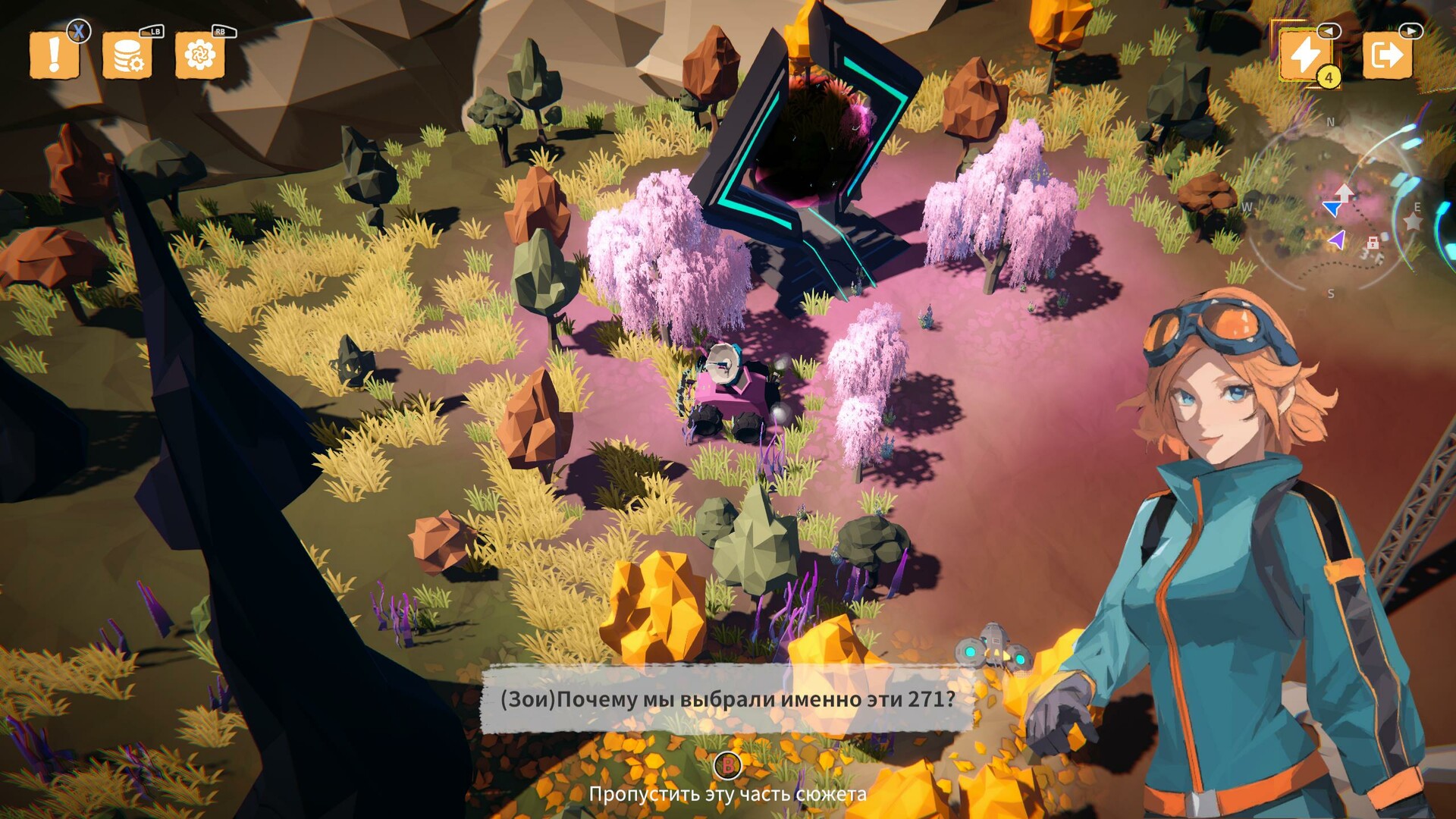This screenshot has height=819, width=1456.
Task: Click the flower gear settings icon
Action: [x=199, y=55]
